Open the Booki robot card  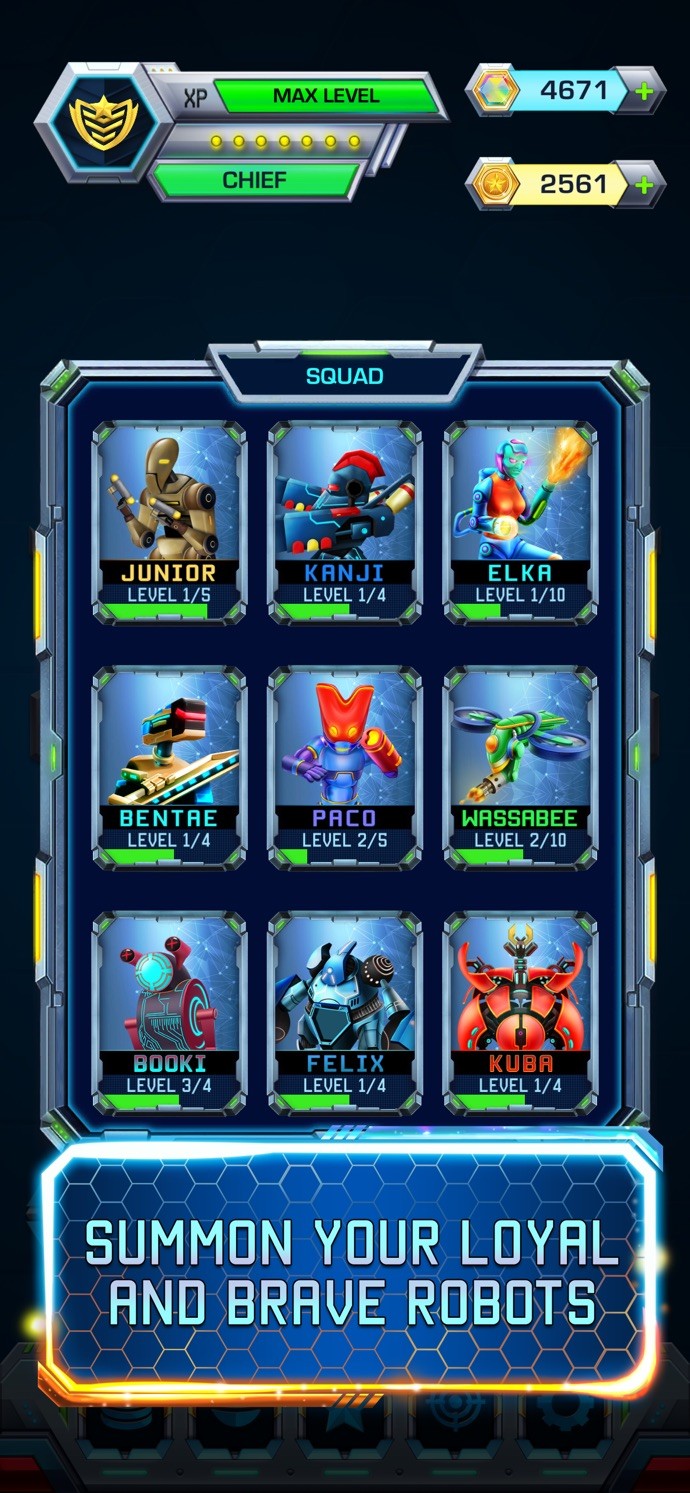[169, 1012]
